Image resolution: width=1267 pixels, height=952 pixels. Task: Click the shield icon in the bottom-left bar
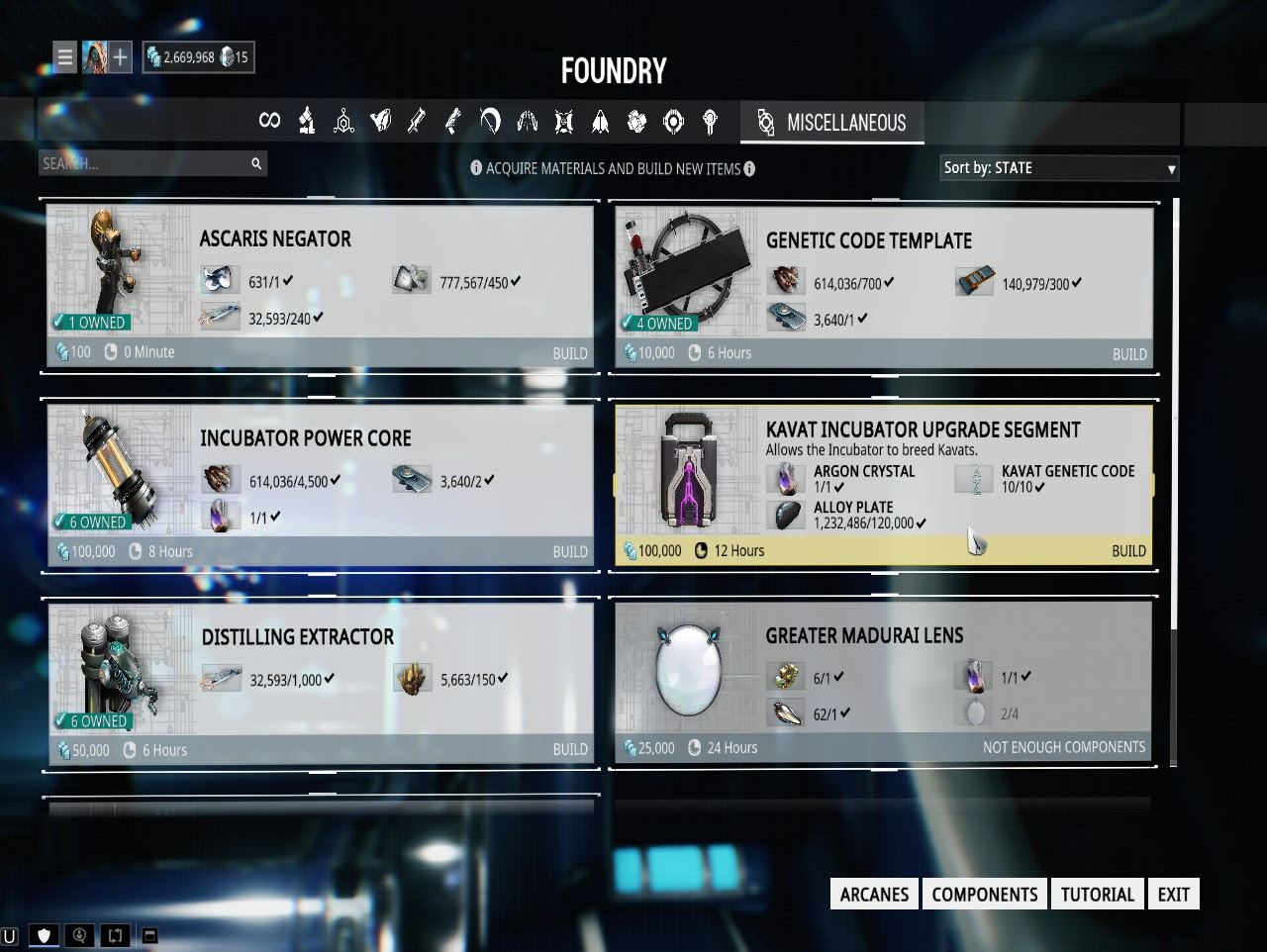[x=43, y=935]
